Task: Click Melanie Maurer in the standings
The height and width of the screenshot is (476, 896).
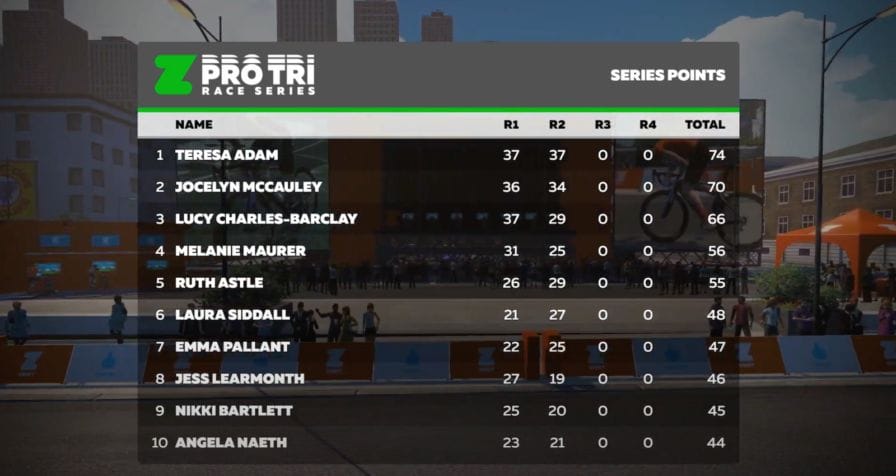Action: 240,251
